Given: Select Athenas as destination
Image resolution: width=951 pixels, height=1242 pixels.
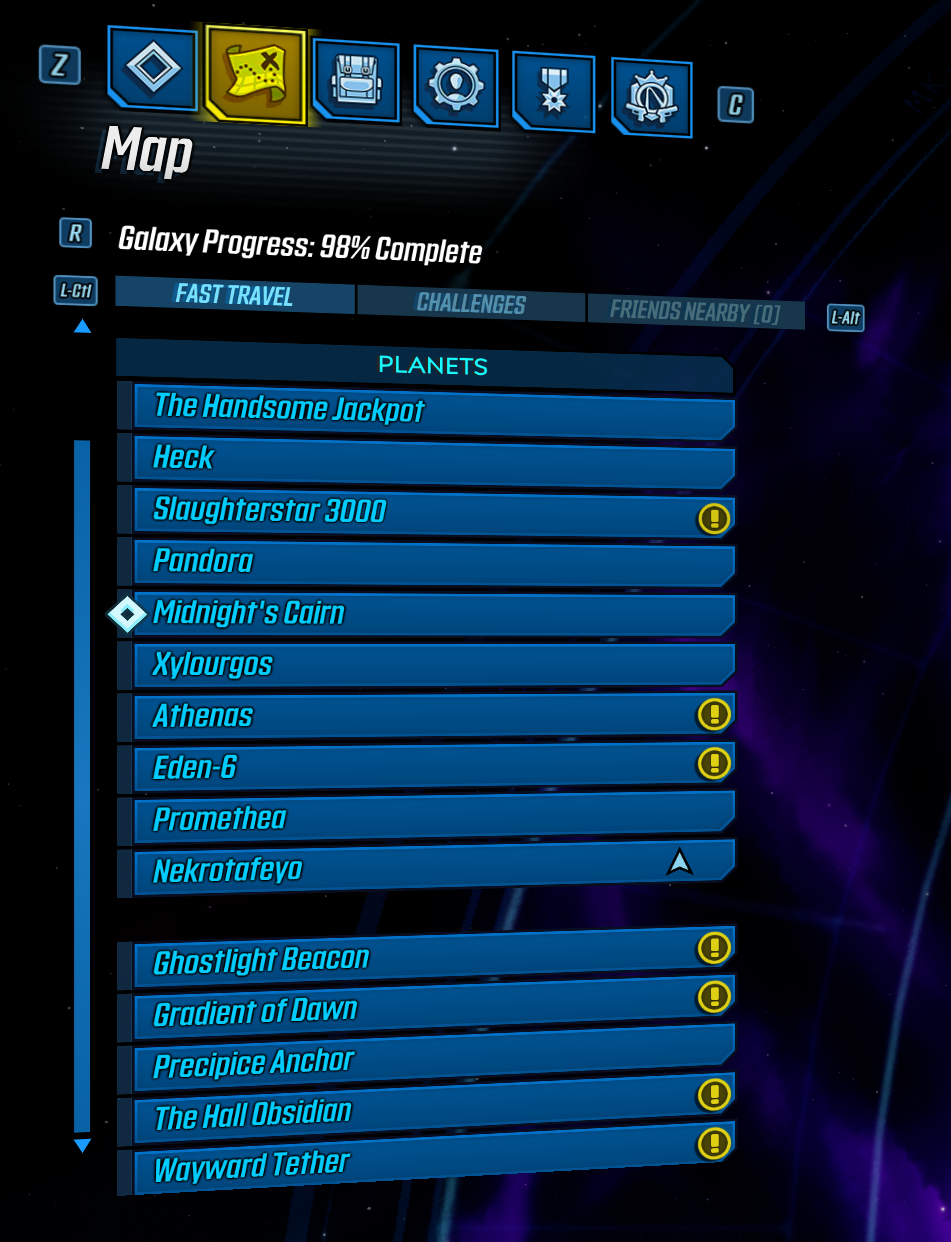Looking at the screenshot, I should pyautogui.click(x=420, y=716).
